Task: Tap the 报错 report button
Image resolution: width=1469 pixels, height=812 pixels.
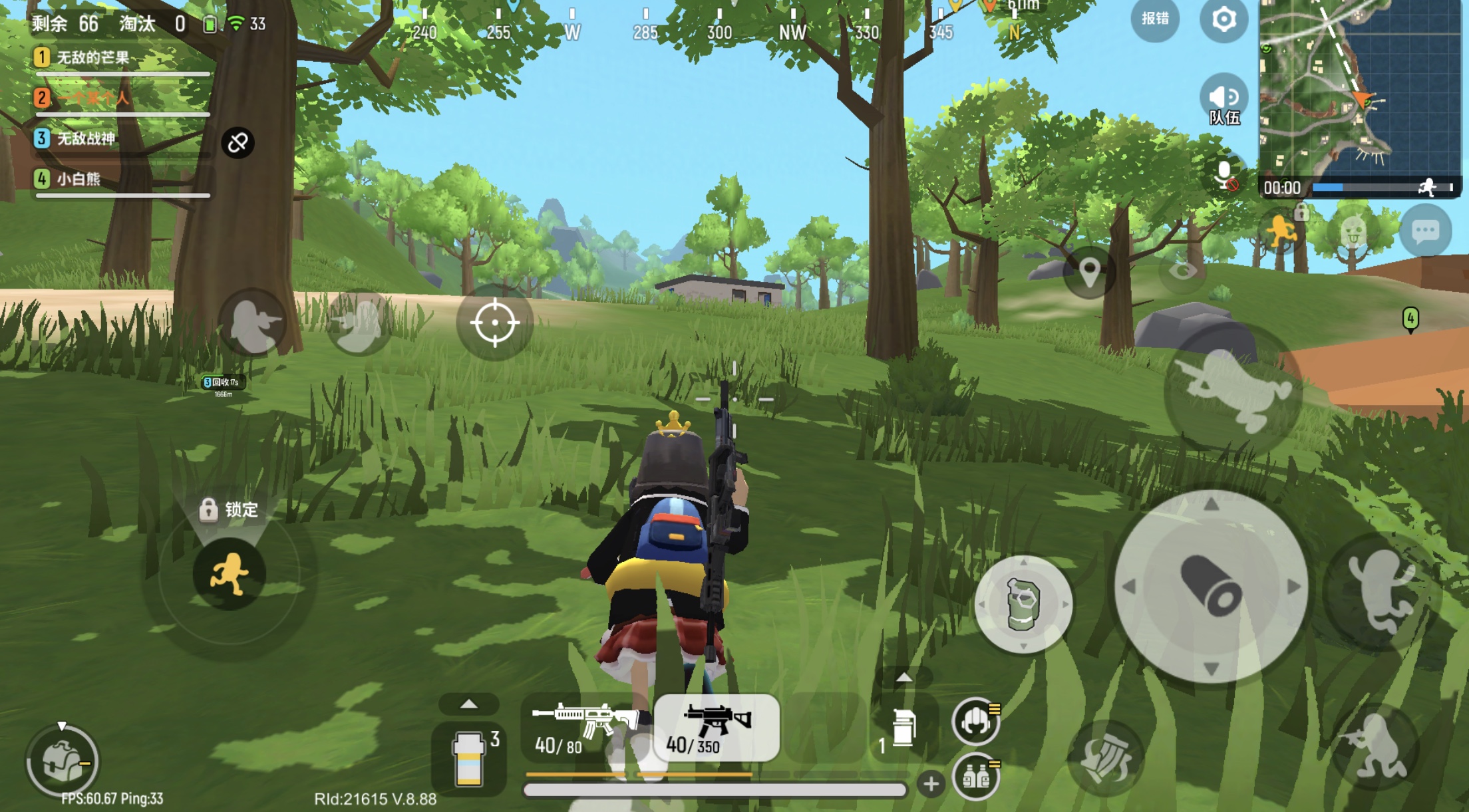Action: click(1155, 19)
